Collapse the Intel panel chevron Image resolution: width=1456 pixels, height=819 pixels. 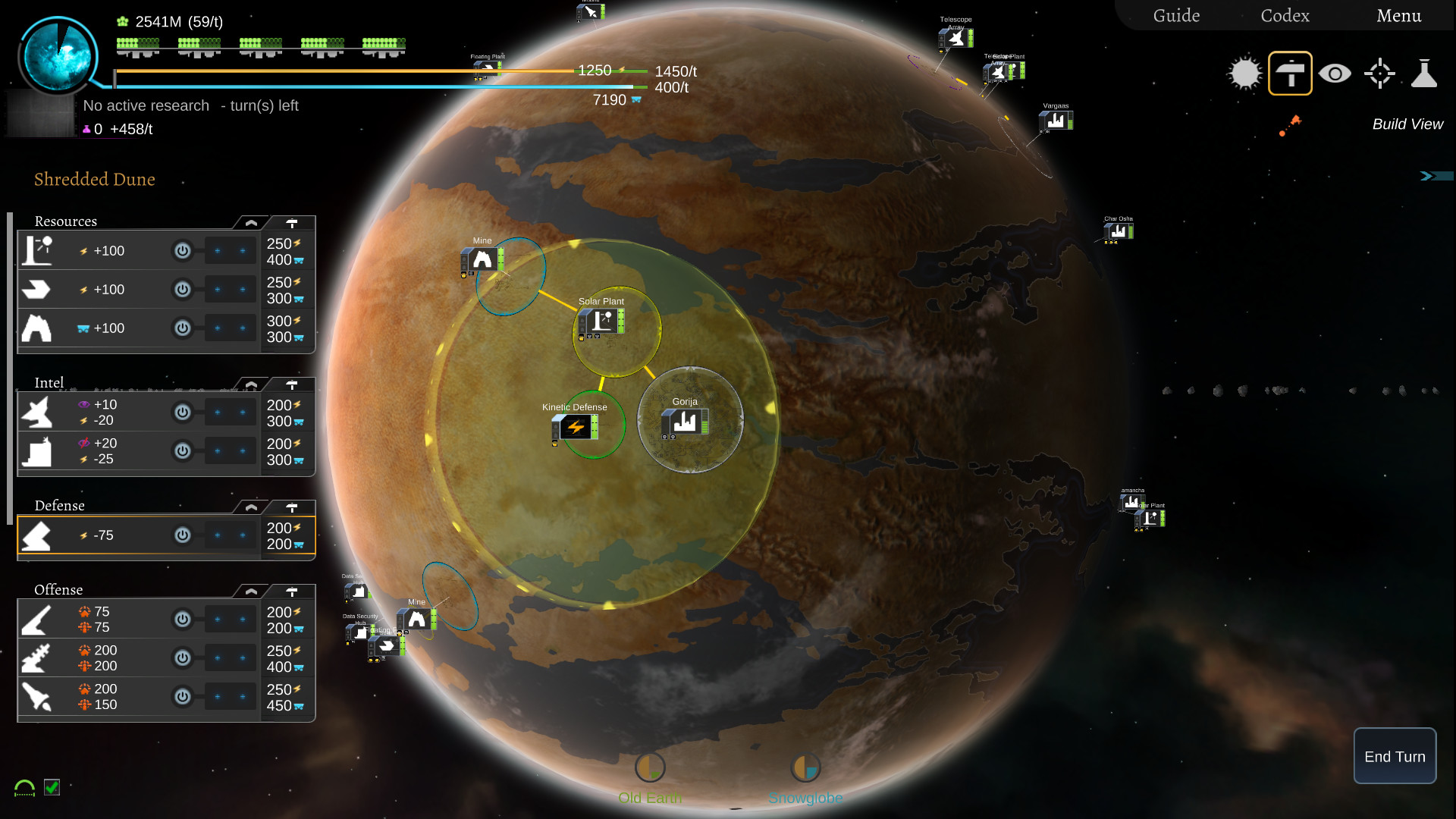coord(250,384)
